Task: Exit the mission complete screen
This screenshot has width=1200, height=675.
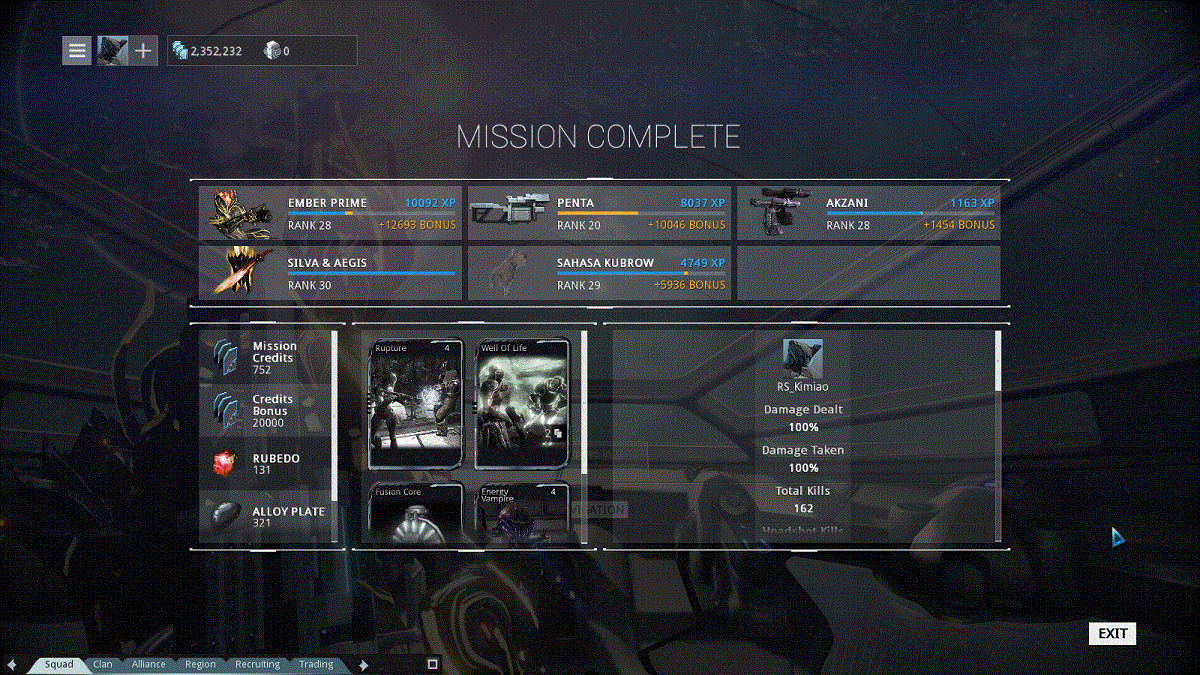Action: pos(1112,633)
